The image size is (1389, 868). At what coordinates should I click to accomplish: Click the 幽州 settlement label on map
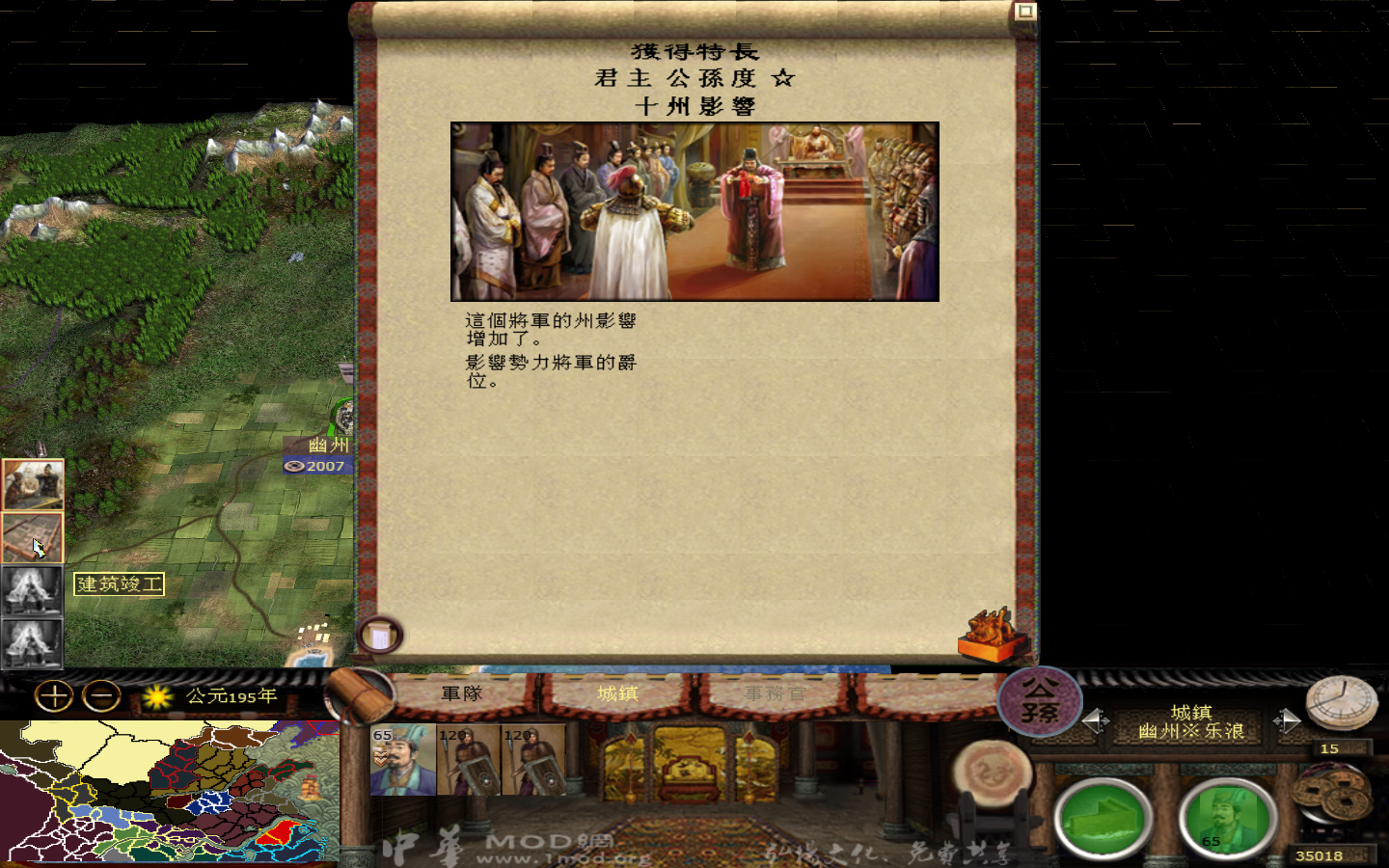pos(327,447)
